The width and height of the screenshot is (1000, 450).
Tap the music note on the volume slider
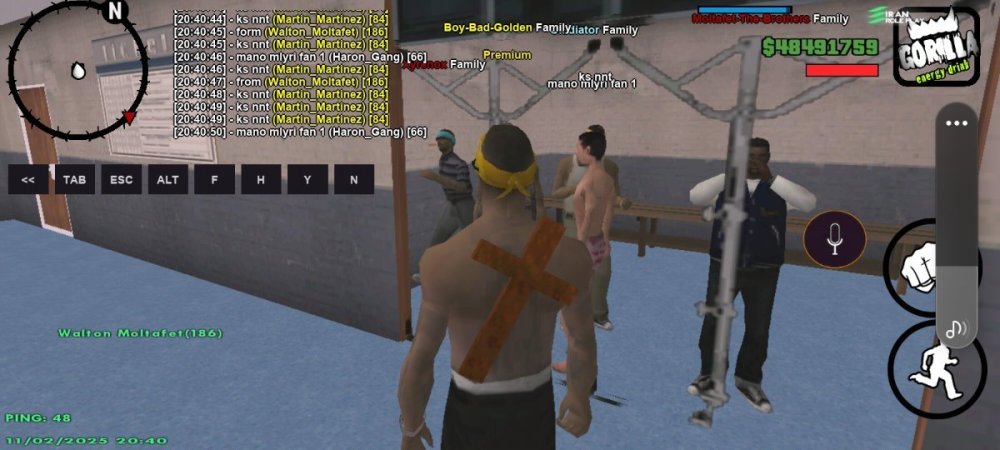(x=957, y=327)
